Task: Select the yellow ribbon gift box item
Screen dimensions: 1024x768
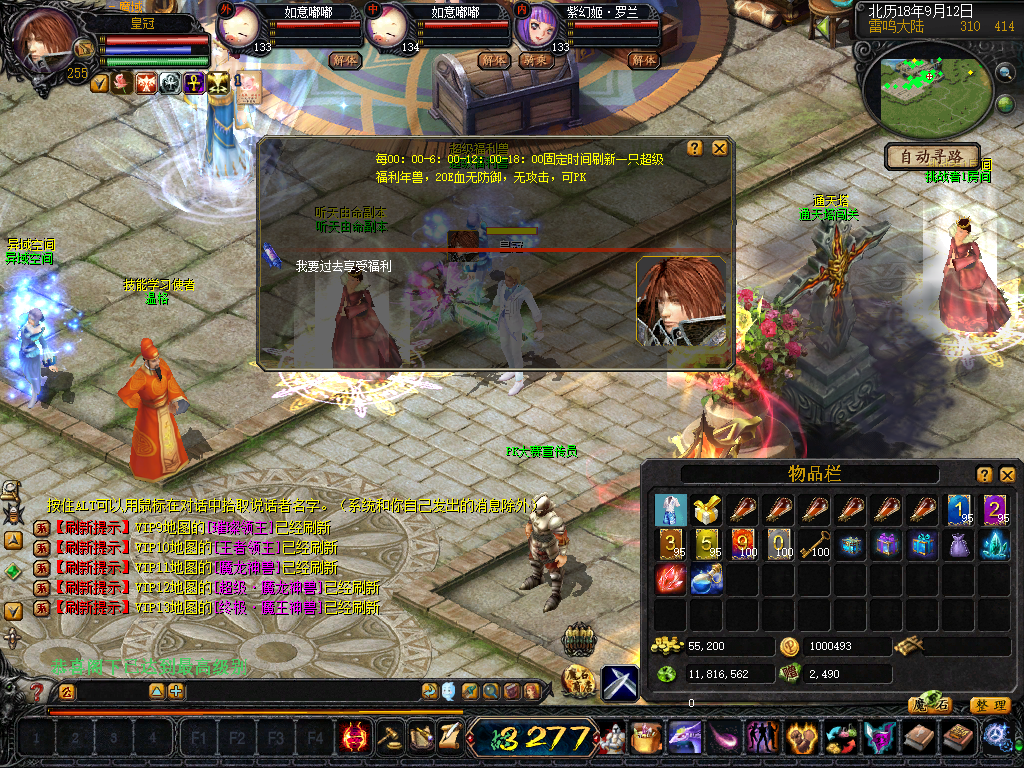Action: pos(706,510)
